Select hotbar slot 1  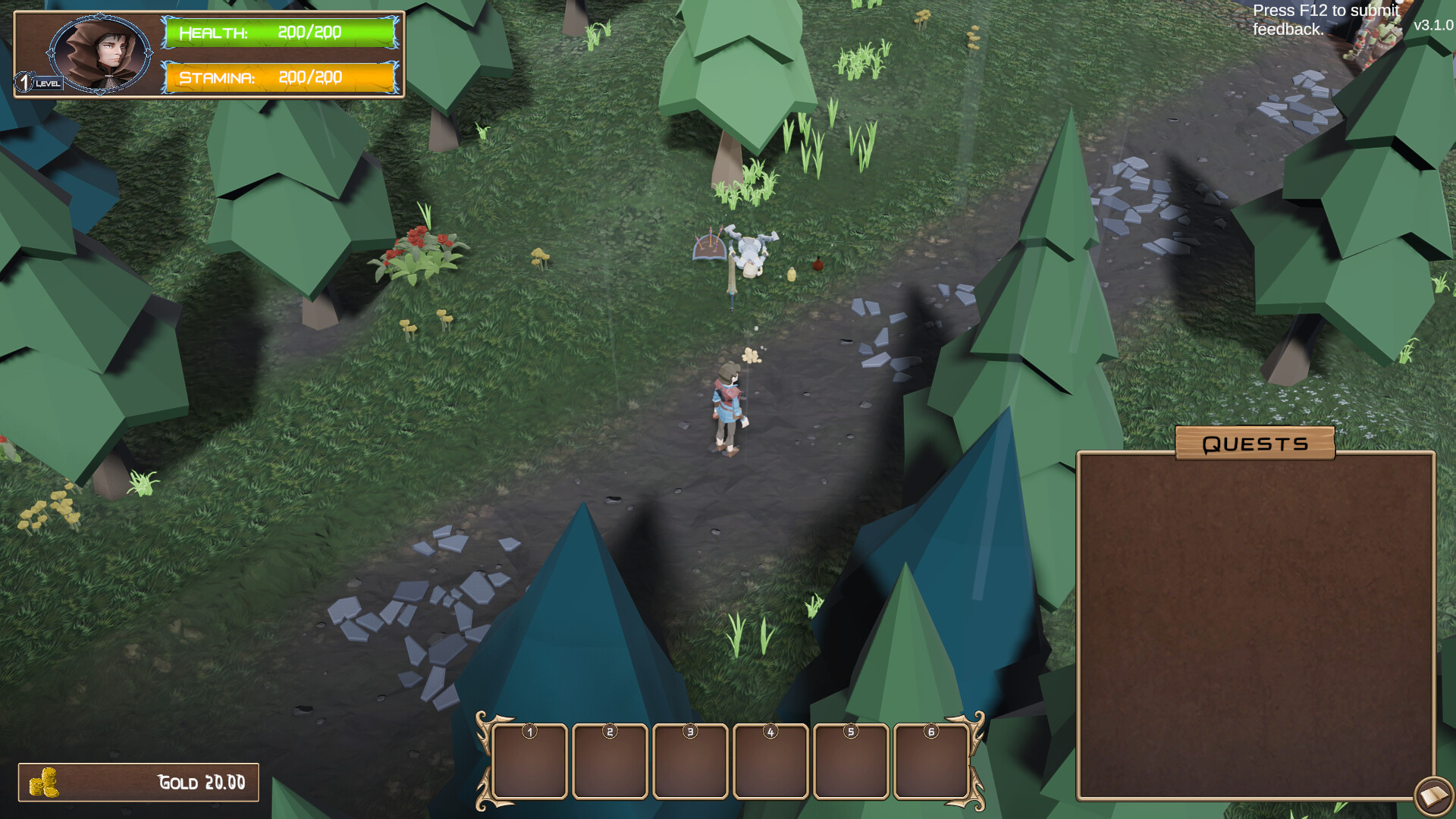(530, 761)
